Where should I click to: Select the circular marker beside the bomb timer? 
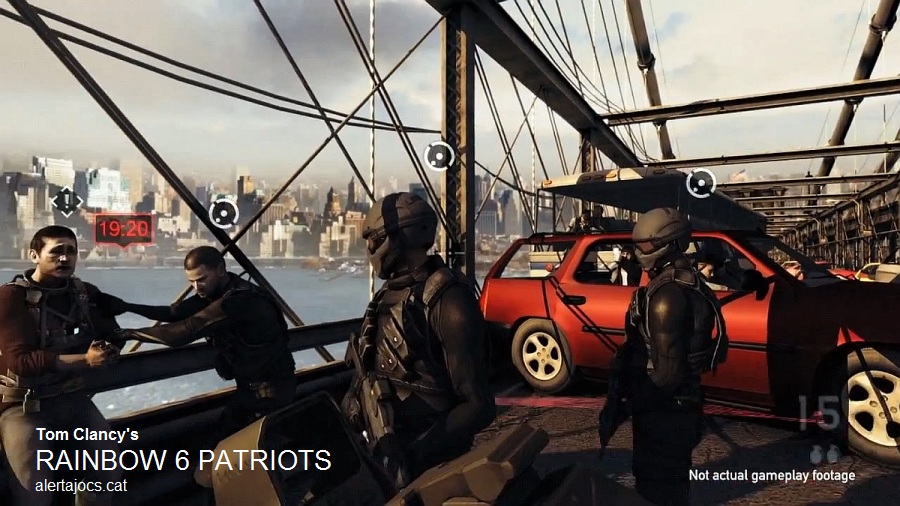point(223,212)
